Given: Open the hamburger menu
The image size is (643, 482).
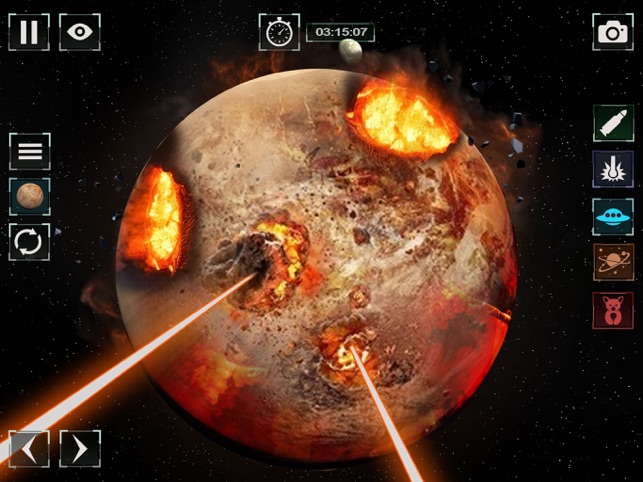Looking at the screenshot, I should pyautogui.click(x=30, y=151).
